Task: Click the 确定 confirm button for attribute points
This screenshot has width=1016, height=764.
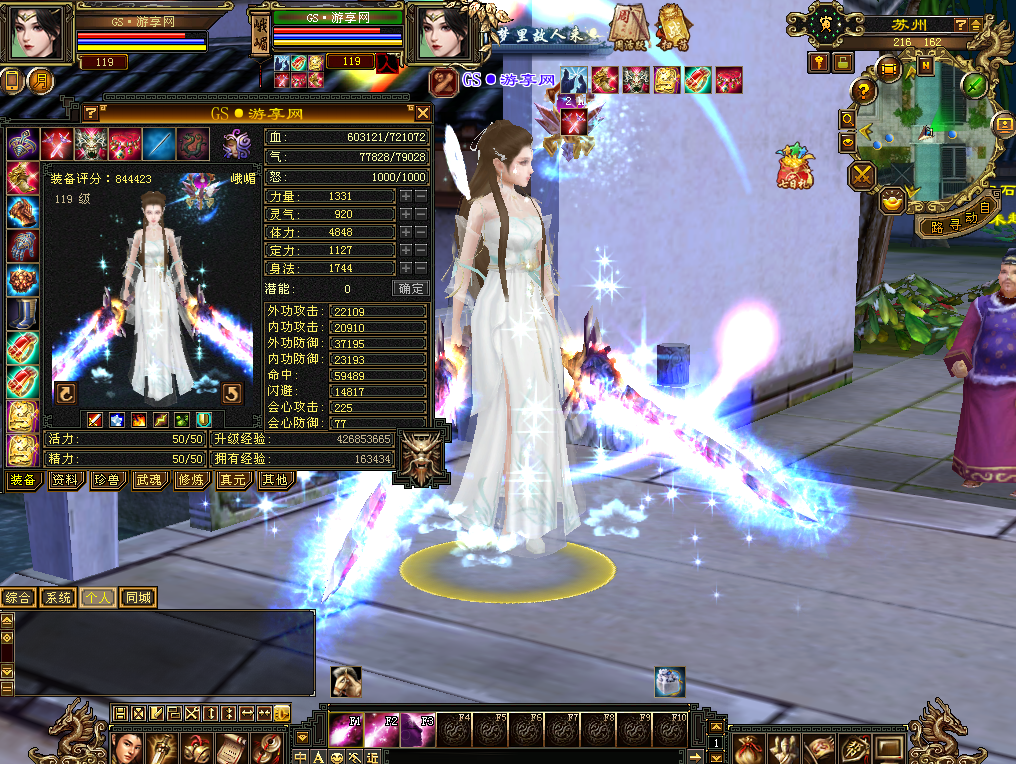Action: (x=411, y=288)
